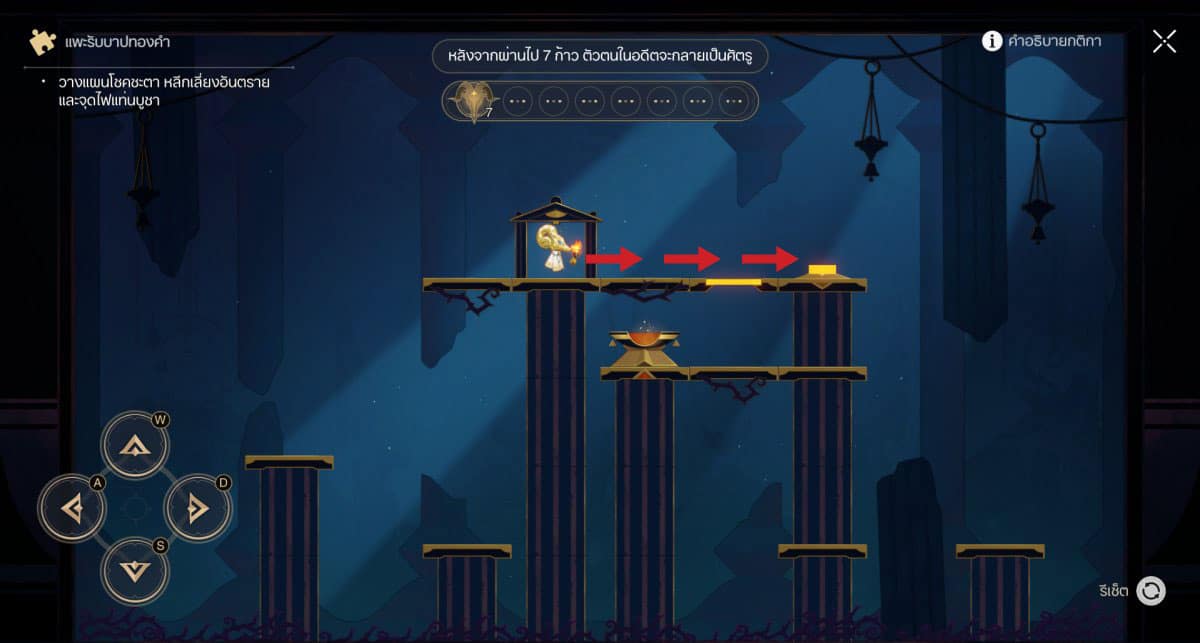Move right with the D arrow button
The image size is (1200, 643).
click(x=196, y=510)
